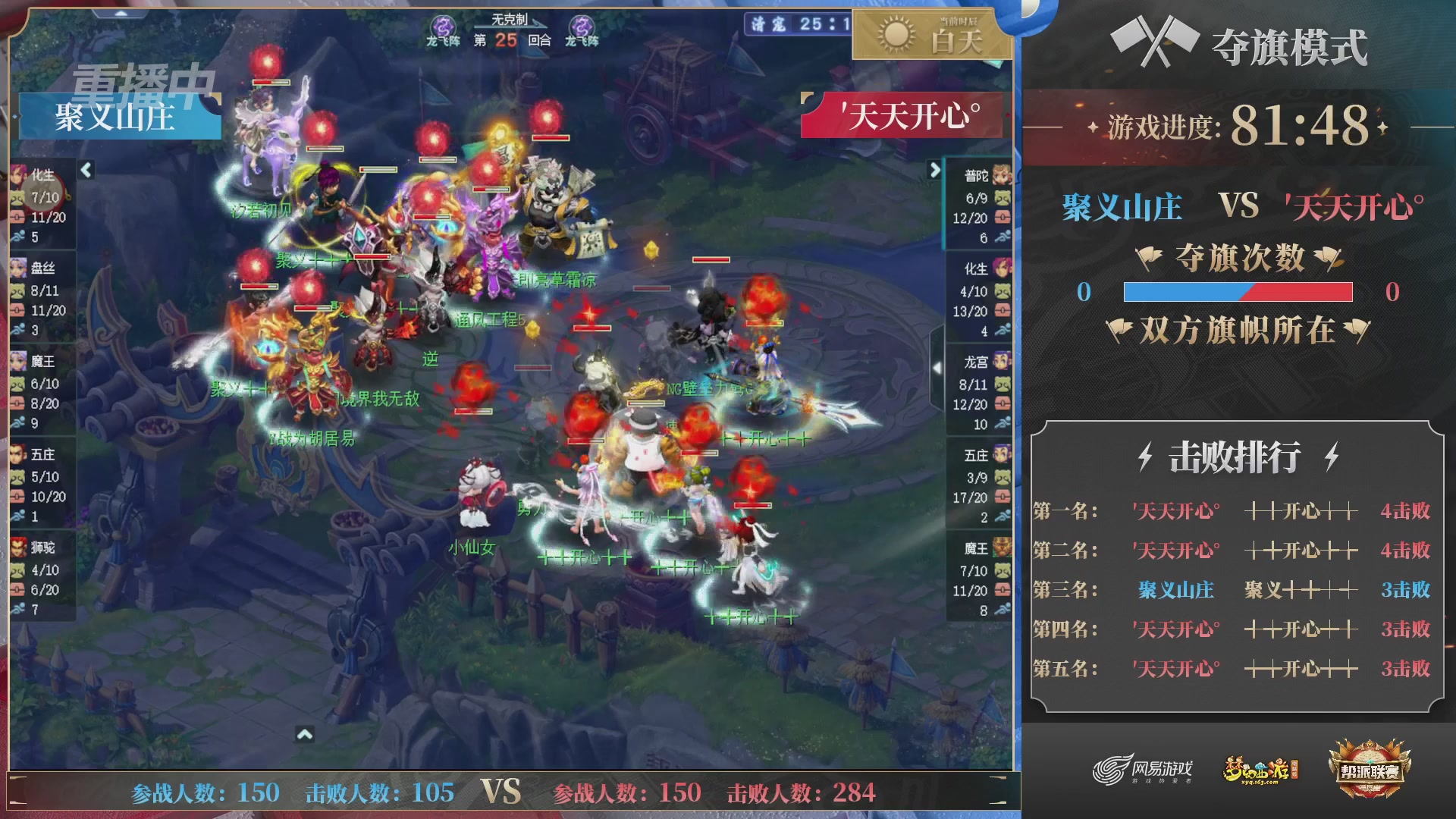Viewport: 1456px width, 819px height.
Task: Expand the bottom panel via the upward chevron
Action: tap(306, 733)
